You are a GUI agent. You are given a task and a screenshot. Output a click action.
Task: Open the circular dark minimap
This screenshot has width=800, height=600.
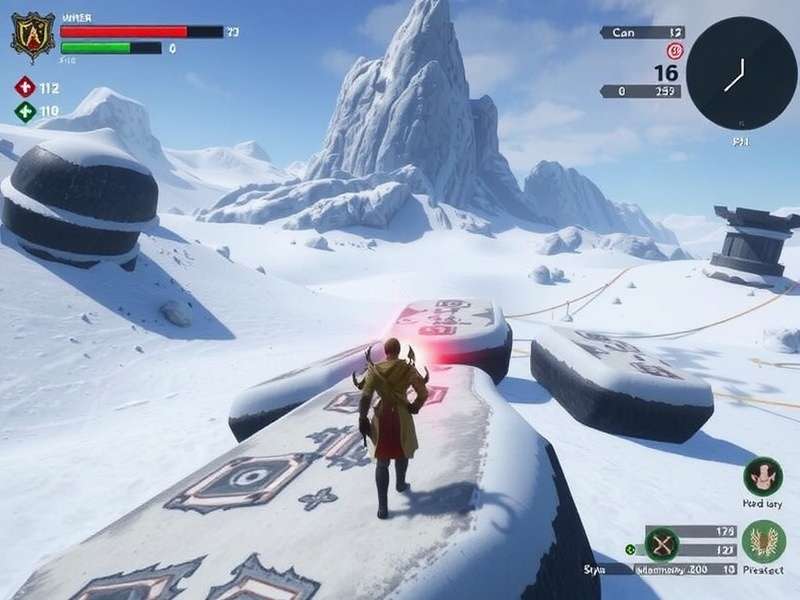pos(741,73)
